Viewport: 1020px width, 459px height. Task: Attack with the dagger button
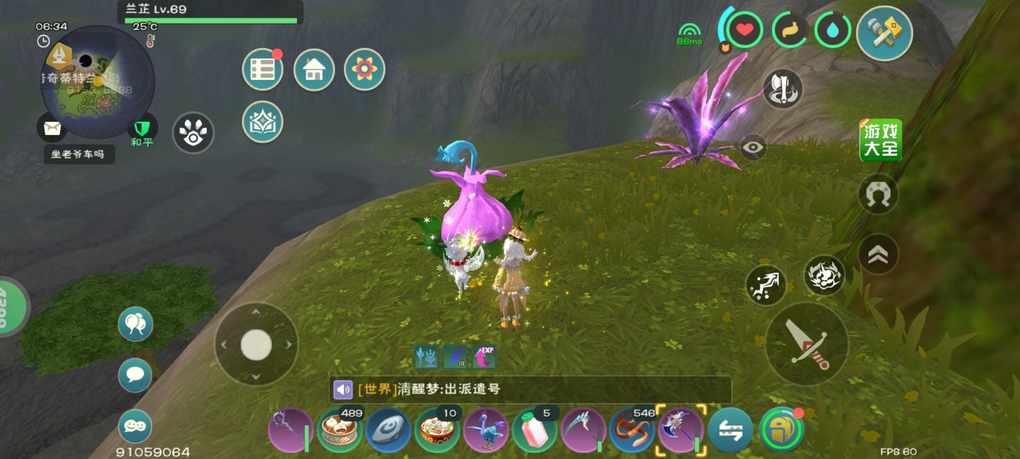coord(806,344)
